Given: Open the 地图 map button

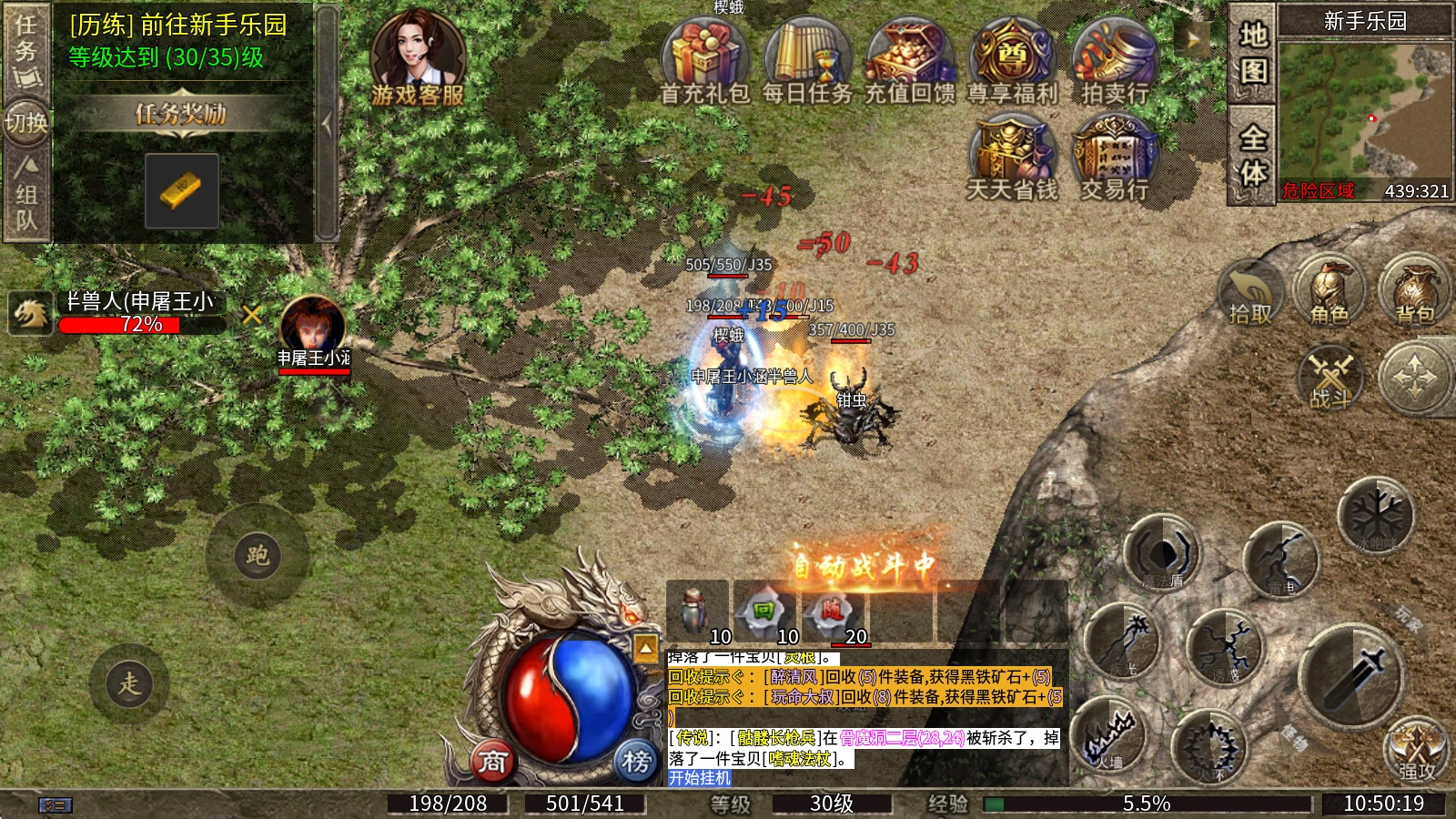Looking at the screenshot, I should click(1253, 53).
